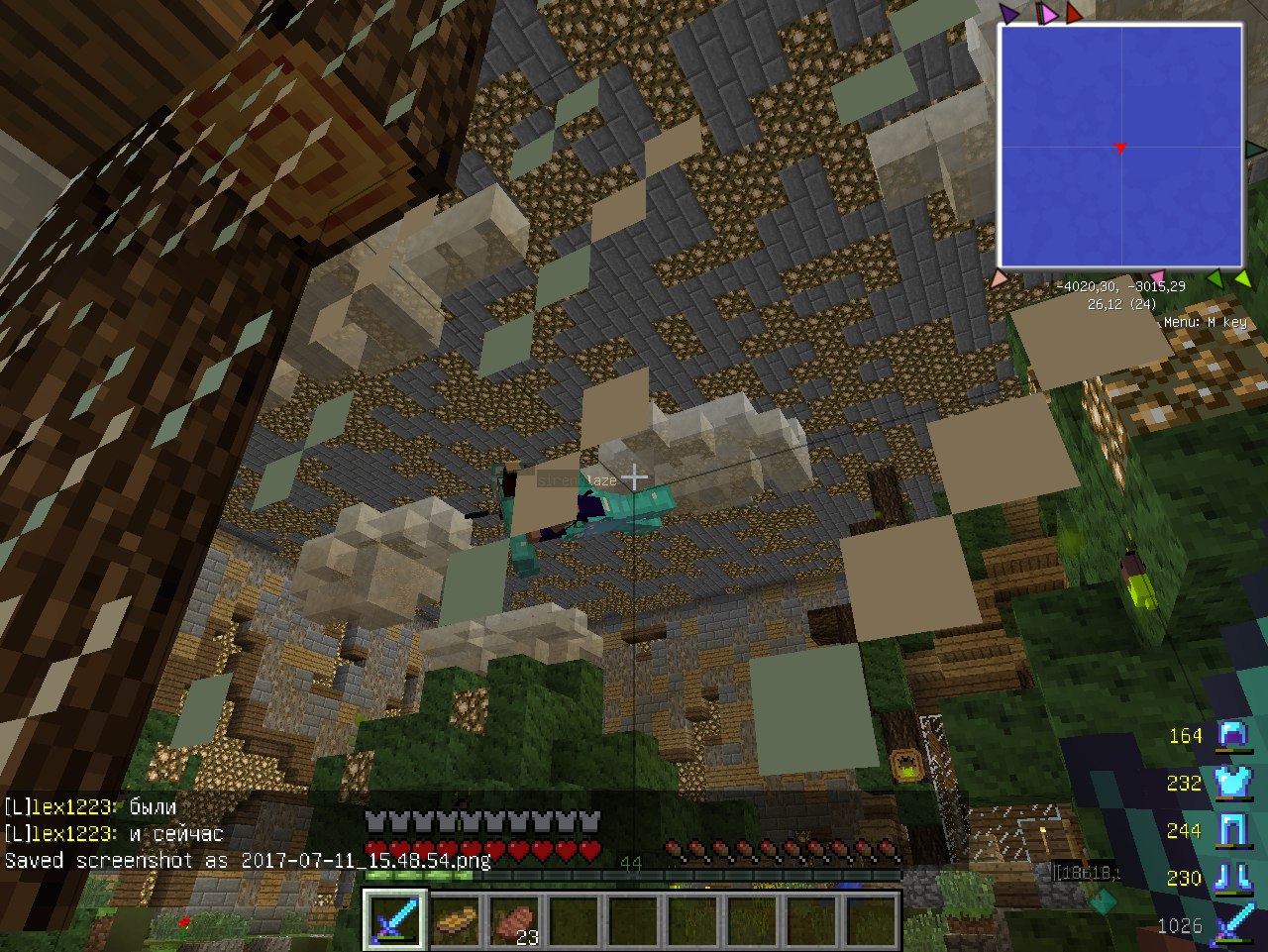Click the purple waypoint arrow above the minimap

1008,14
